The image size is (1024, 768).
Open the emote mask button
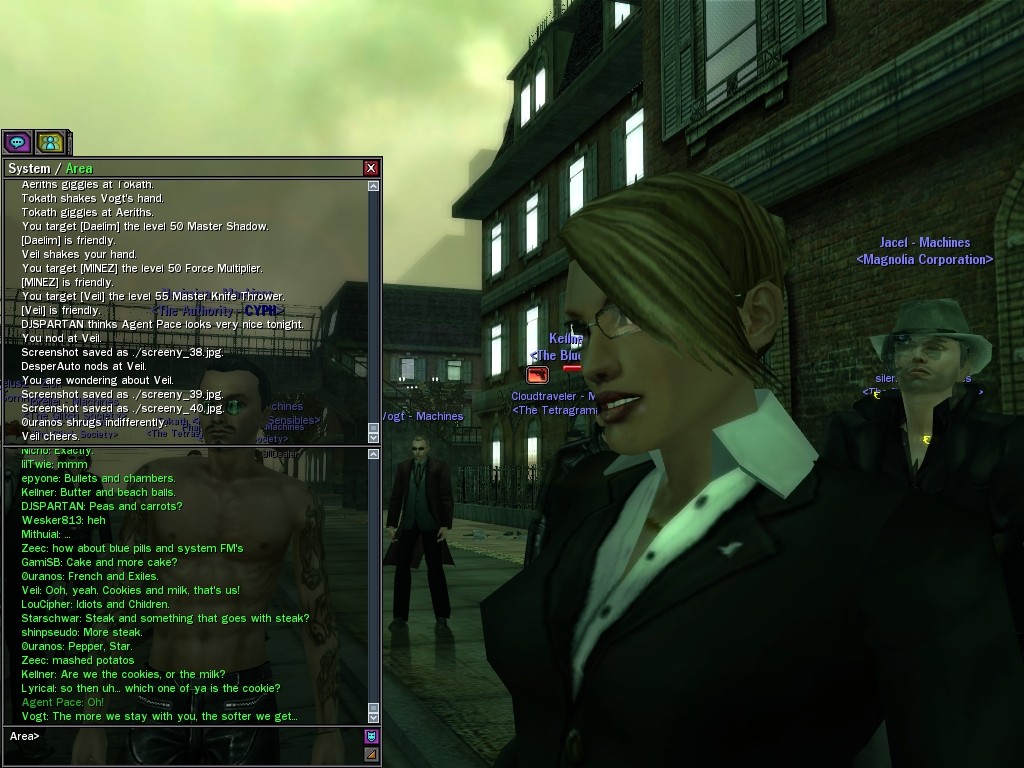point(371,737)
